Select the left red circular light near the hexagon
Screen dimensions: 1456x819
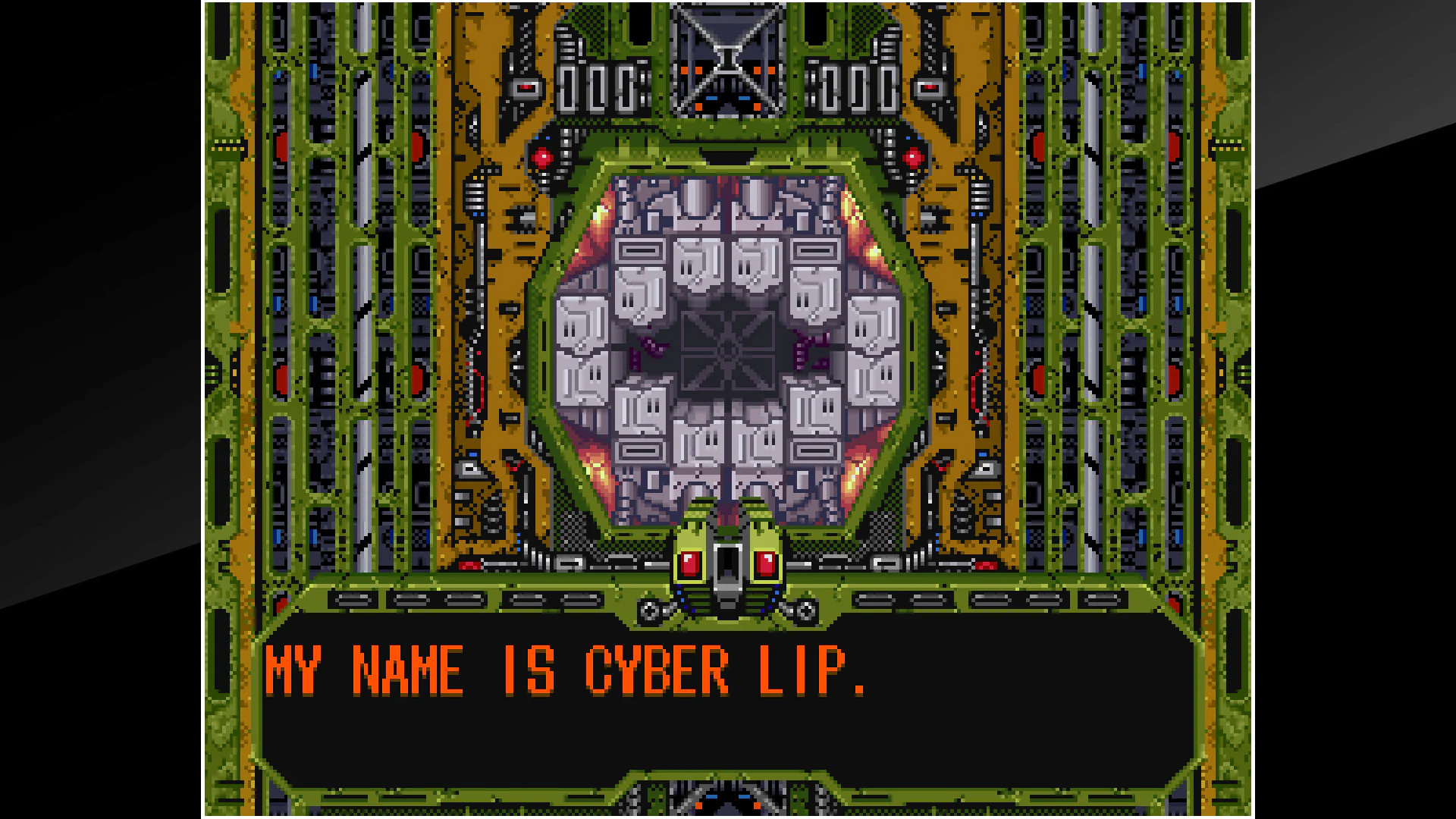[x=541, y=155]
